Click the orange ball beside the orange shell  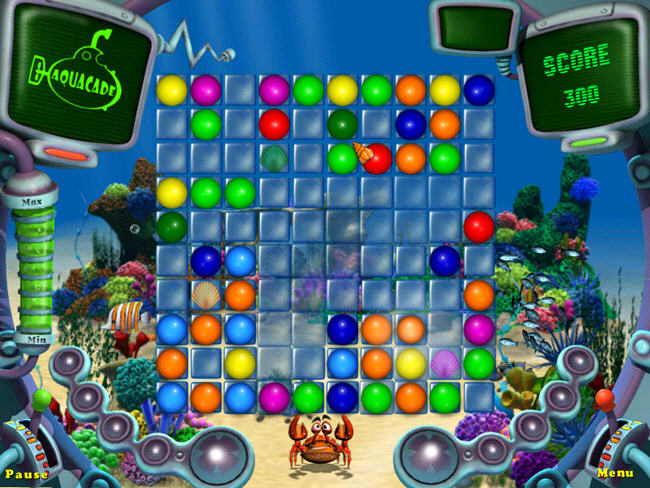tap(240, 294)
